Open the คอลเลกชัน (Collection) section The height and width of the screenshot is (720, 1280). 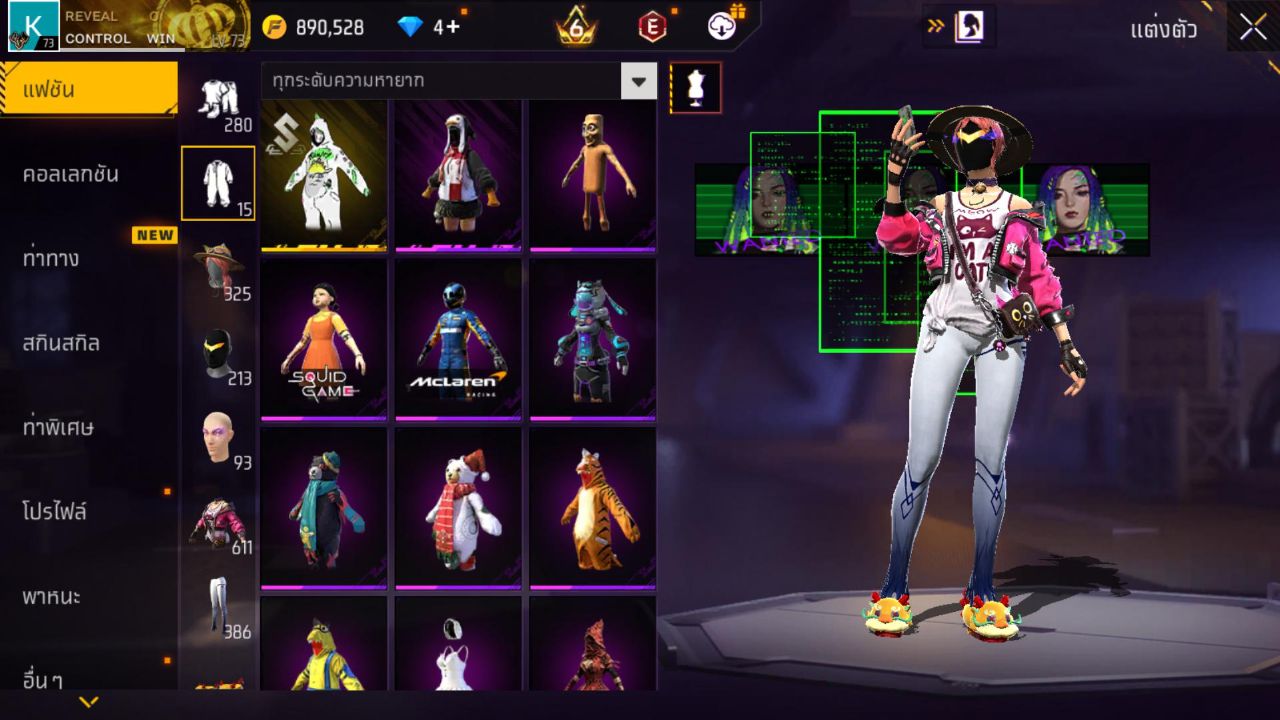coord(70,174)
